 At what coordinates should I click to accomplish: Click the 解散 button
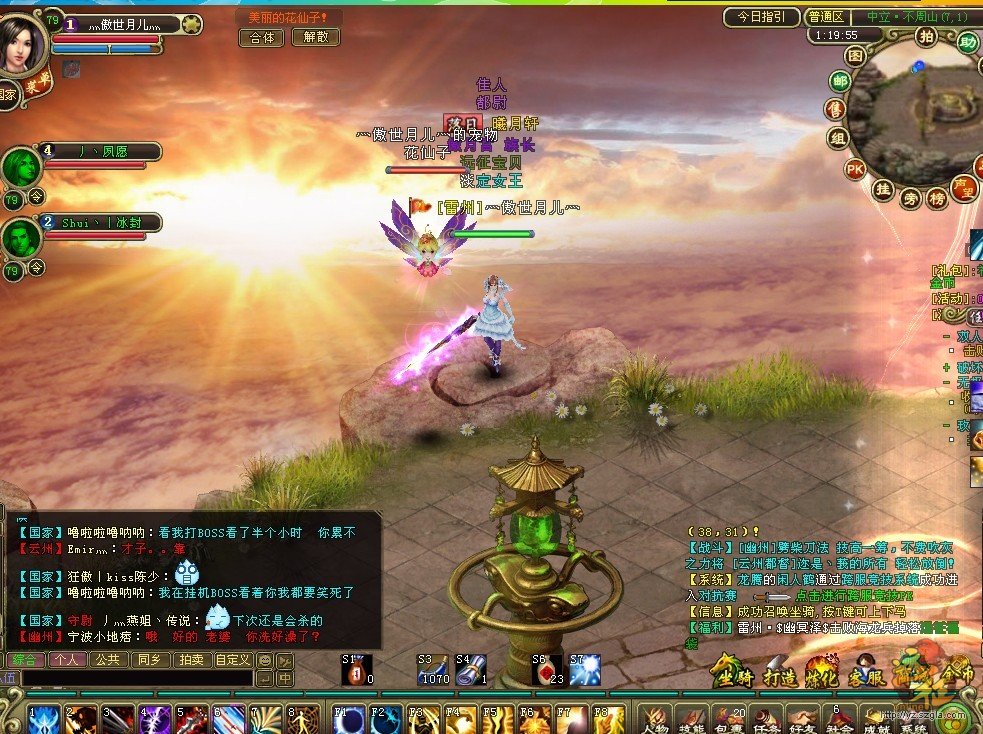pyautogui.click(x=315, y=37)
